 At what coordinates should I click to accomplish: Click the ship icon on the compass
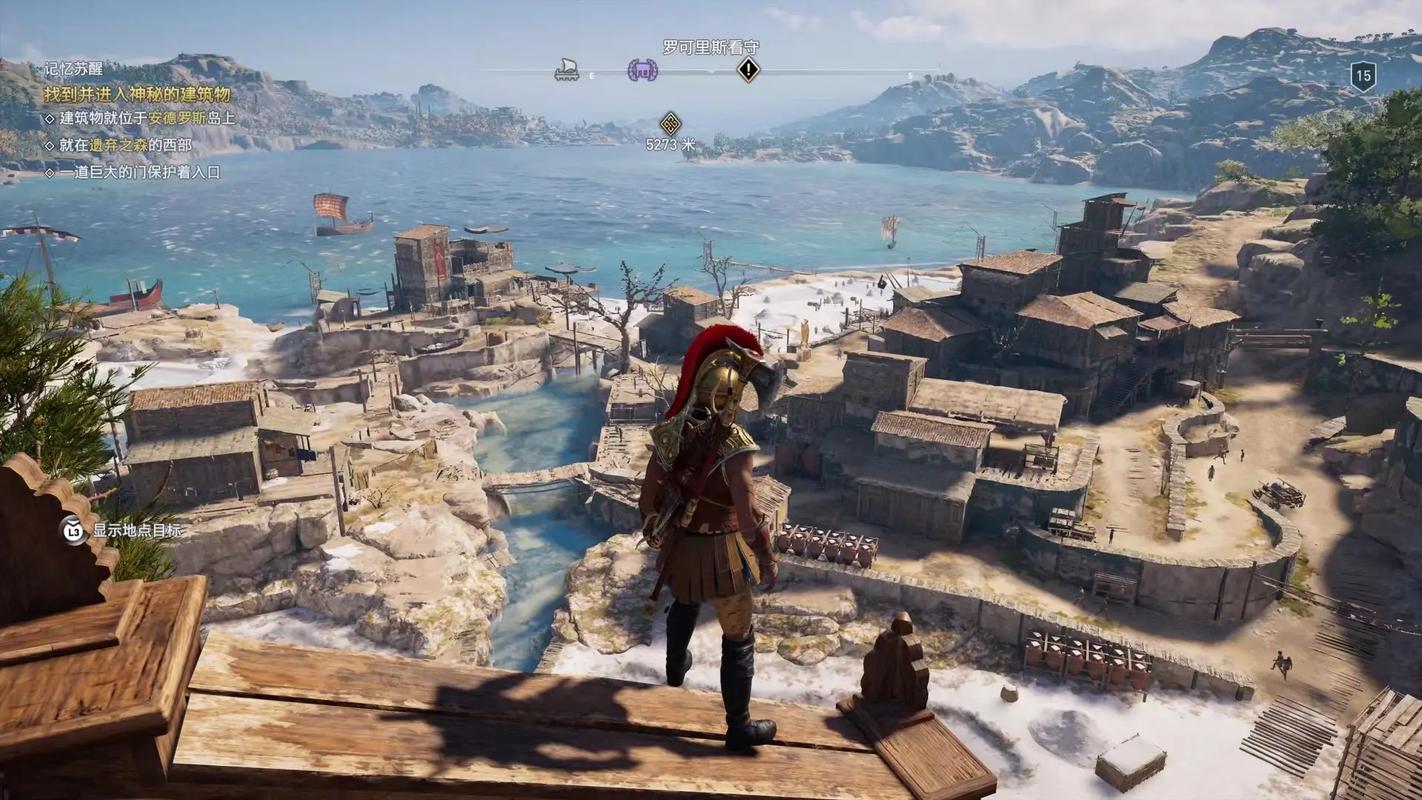tap(567, 70)
